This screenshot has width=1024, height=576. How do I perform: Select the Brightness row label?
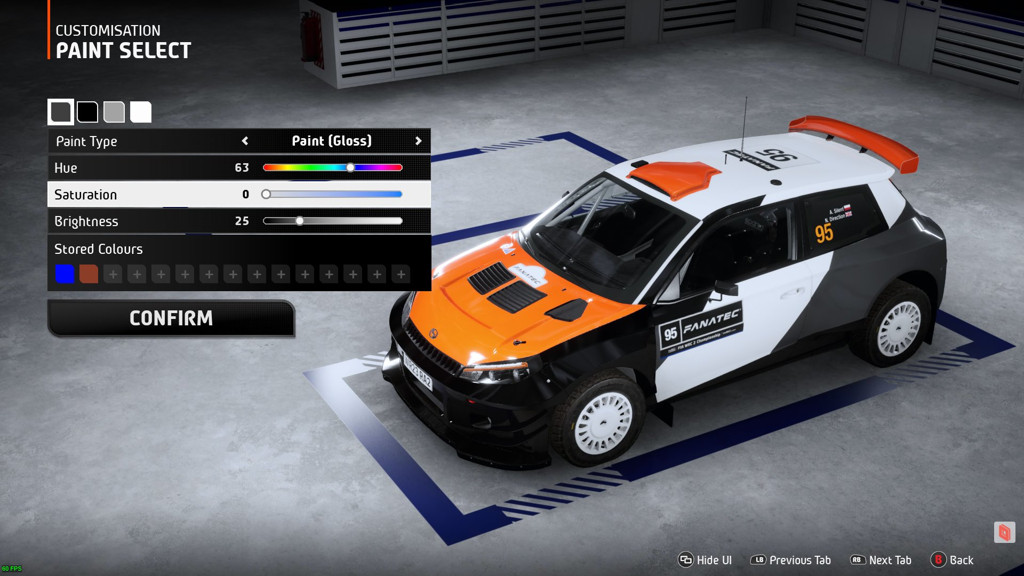(x=86, y=221)
